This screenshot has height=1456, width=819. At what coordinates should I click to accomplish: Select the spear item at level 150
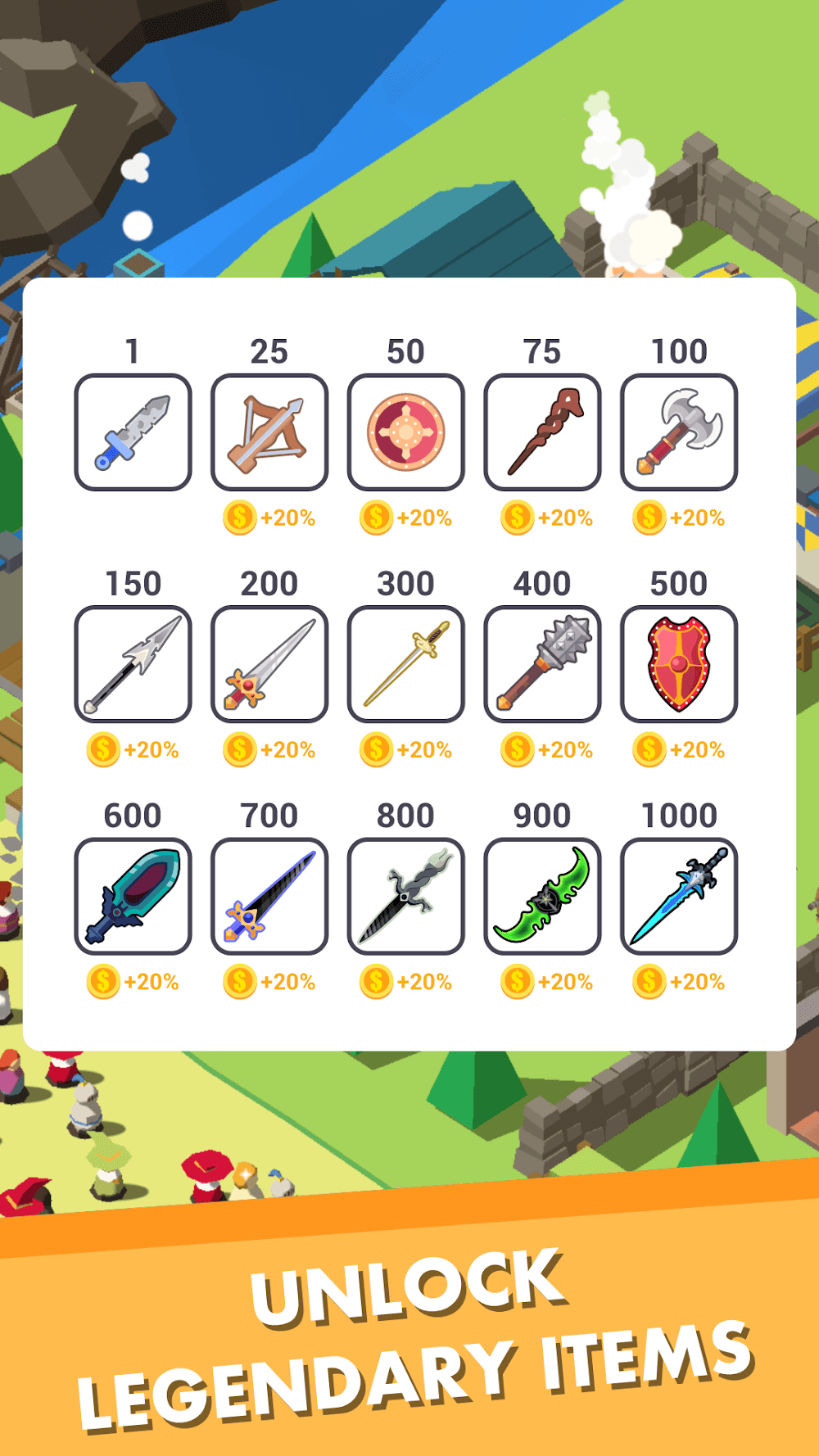(x=133, y=664)
